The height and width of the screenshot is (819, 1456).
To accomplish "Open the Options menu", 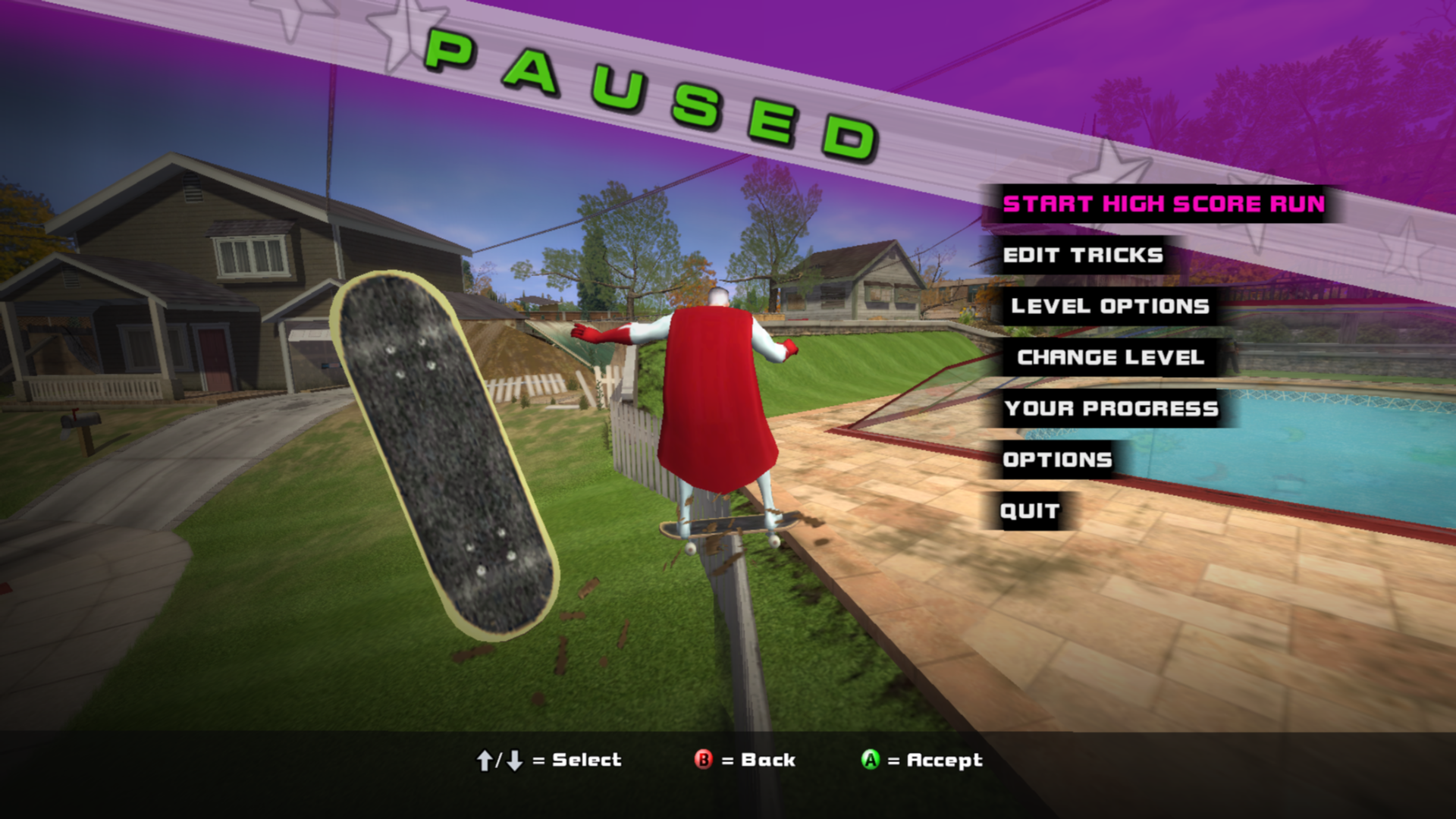I will click(1057, 460).
